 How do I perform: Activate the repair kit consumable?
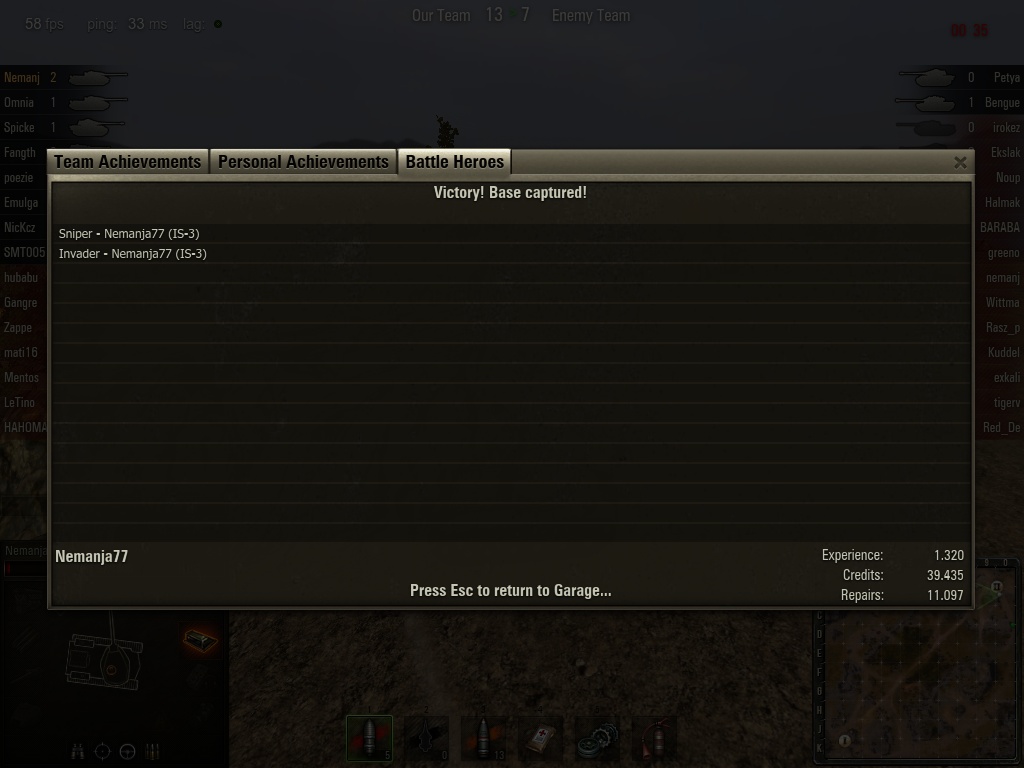[x=598, y=740]
